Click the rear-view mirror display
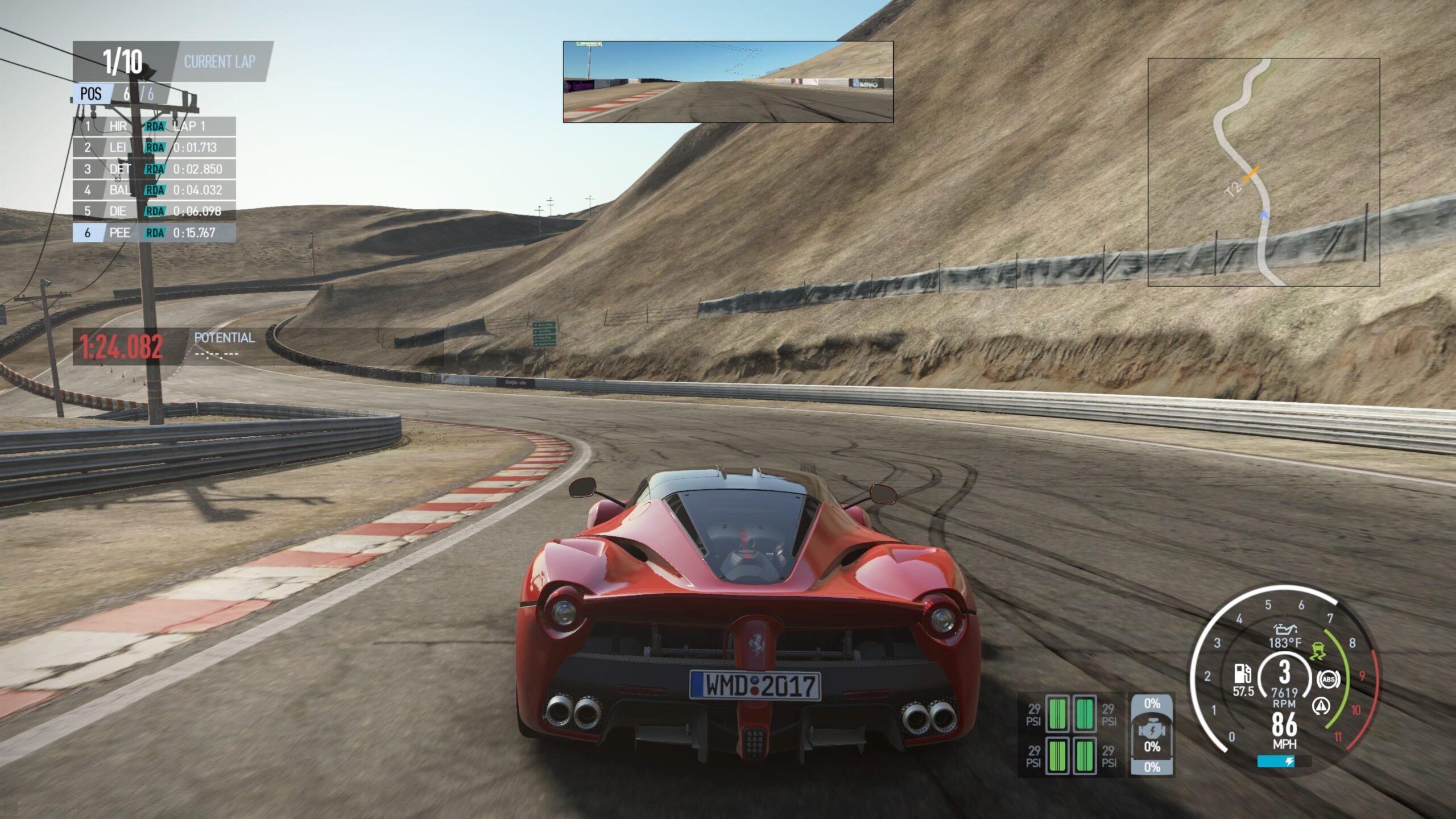Image resolution: width=1456 pixels, height=819 pixels. pyautogui.click(x=728, y=81)
